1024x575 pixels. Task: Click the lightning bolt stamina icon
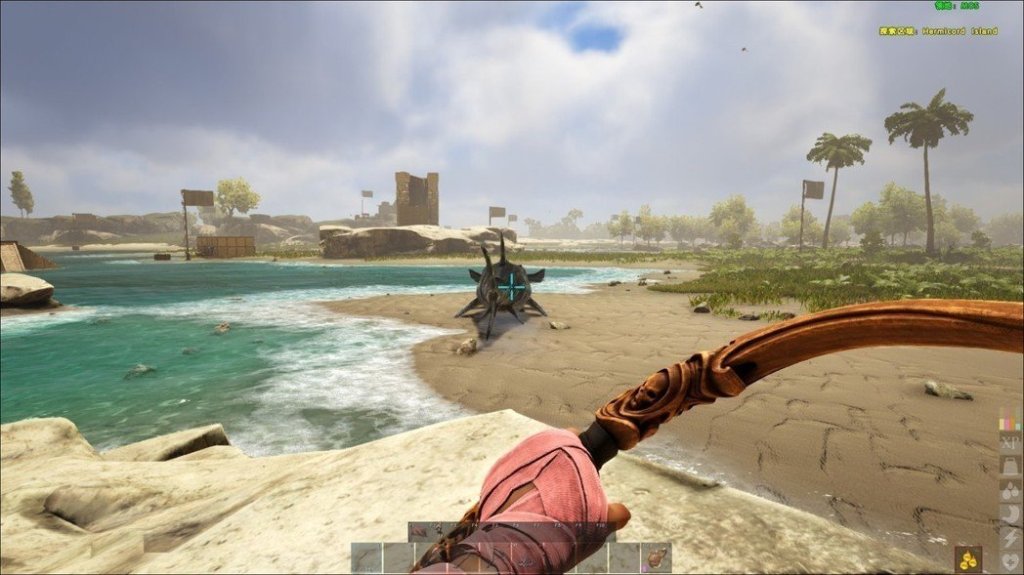1010,538
